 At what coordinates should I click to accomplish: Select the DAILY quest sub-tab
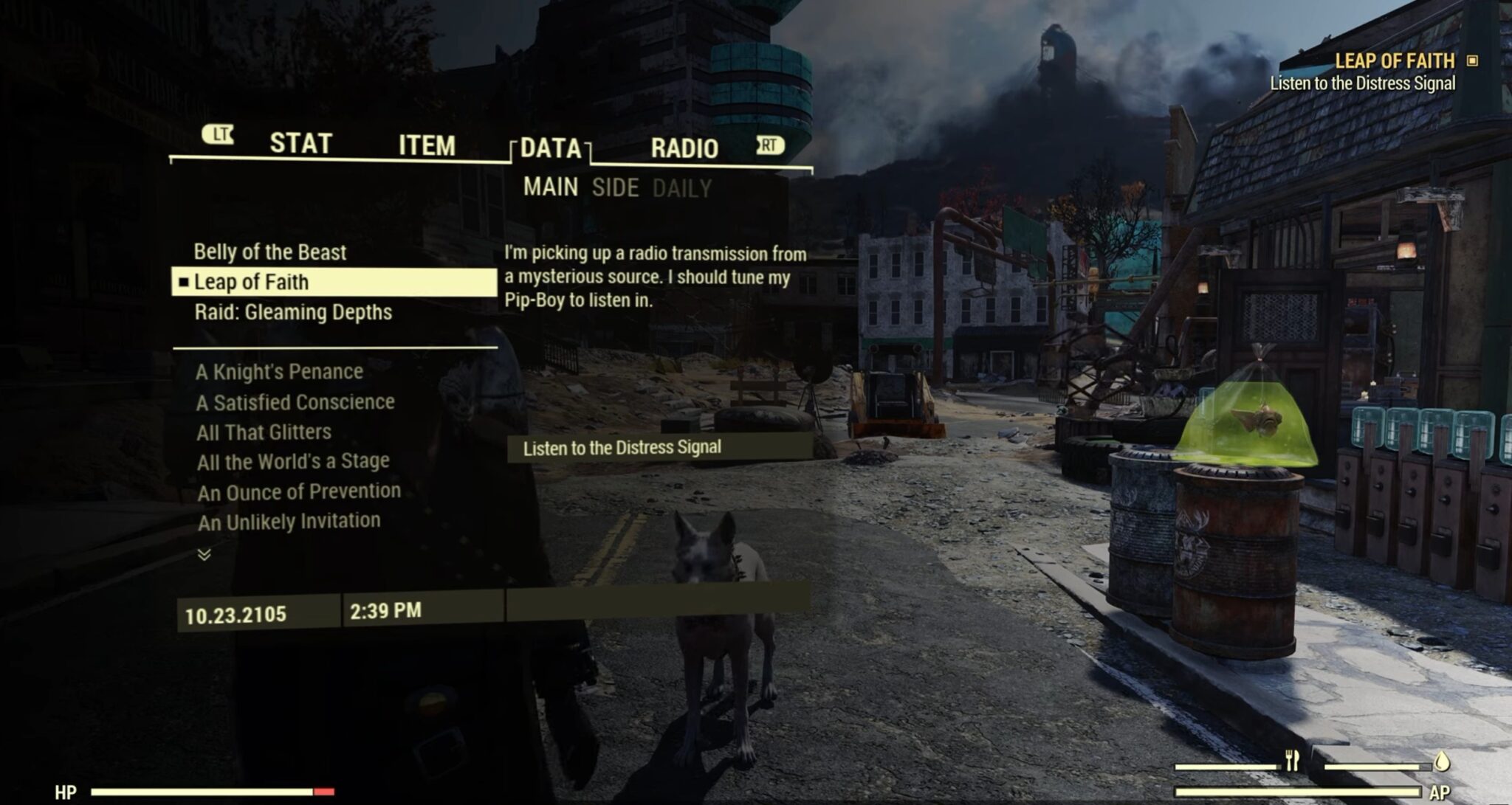coord(683,187)
